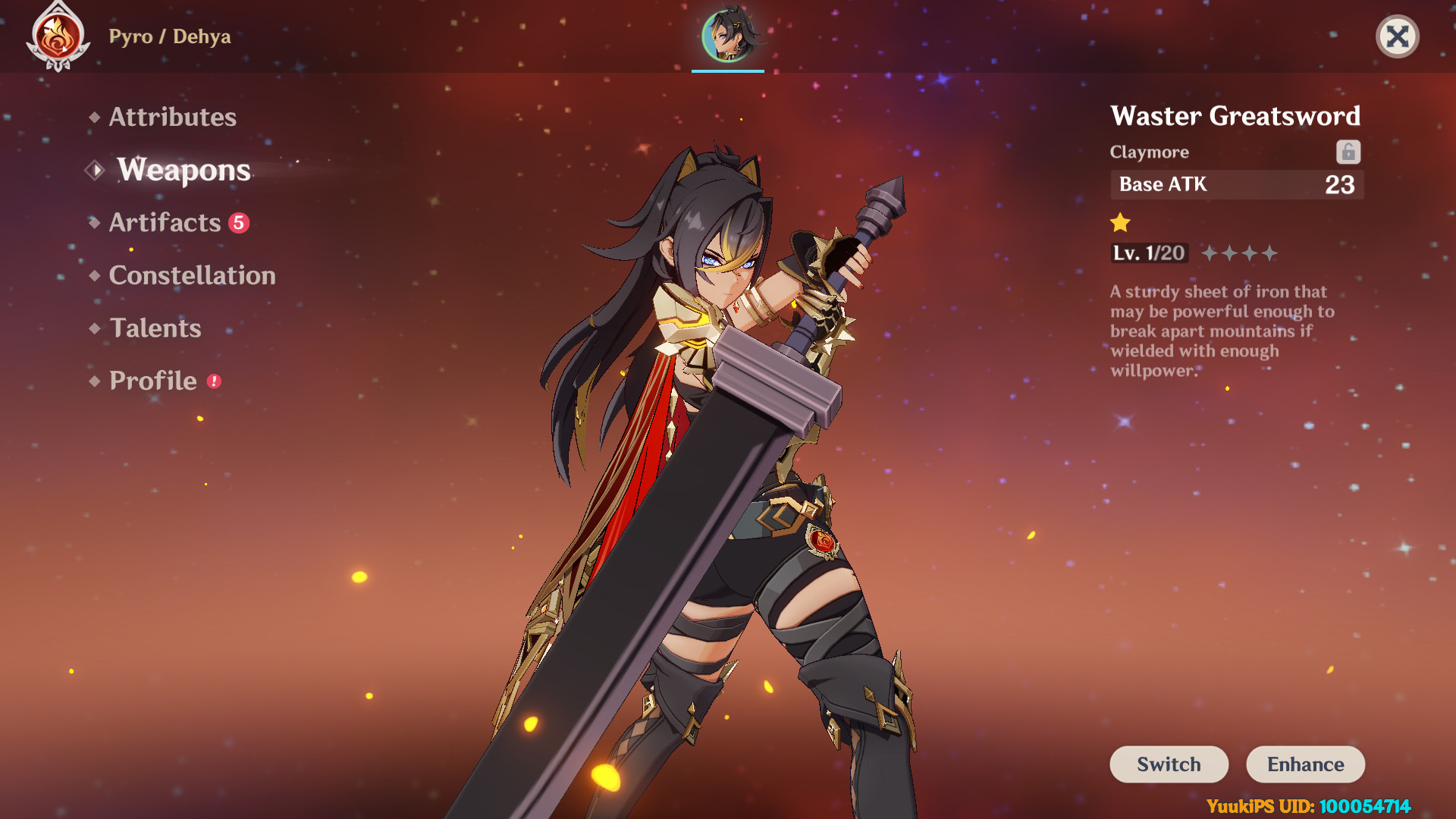1456x819 pixels.
Task: Expand the Talents section
Action: point(155,328)
